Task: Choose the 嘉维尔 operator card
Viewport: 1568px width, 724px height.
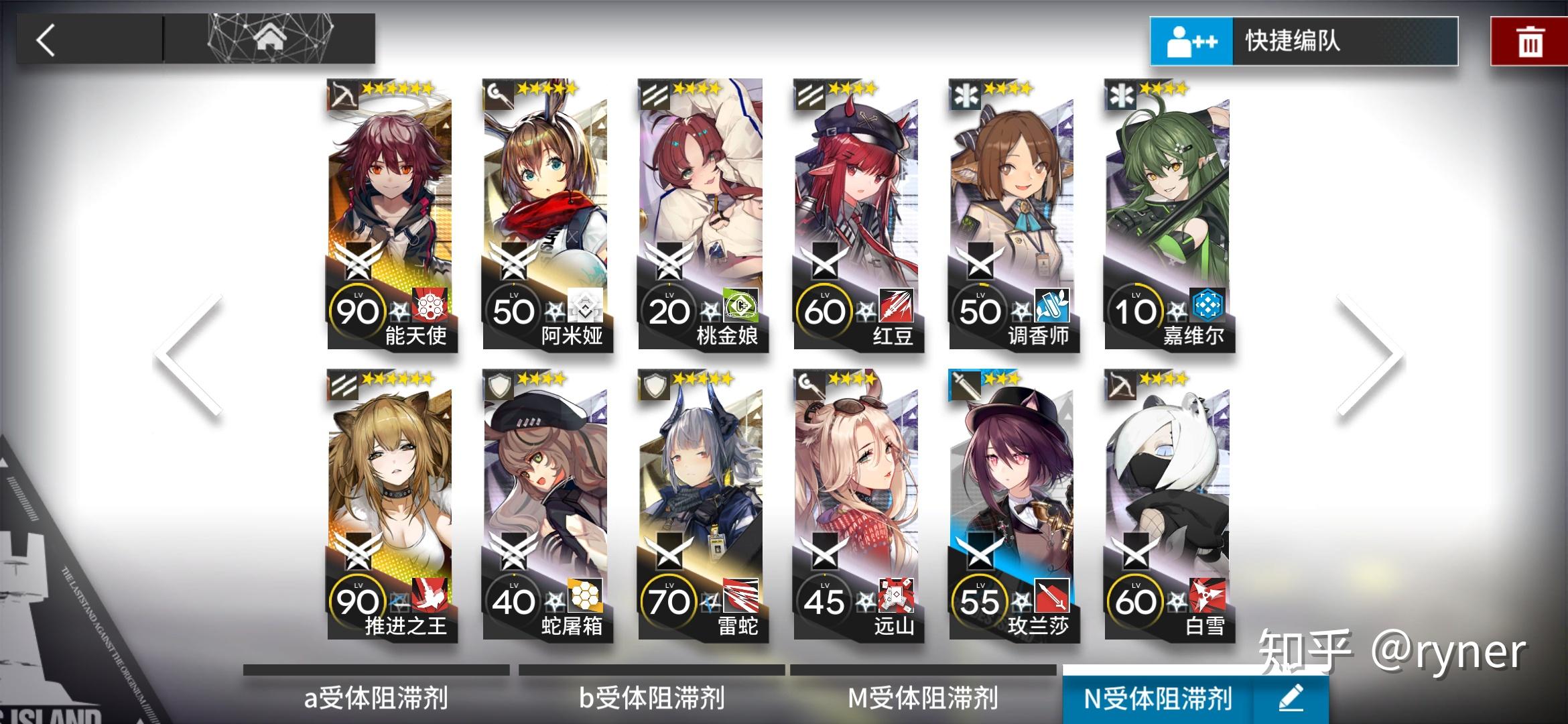Action: 1168,215
